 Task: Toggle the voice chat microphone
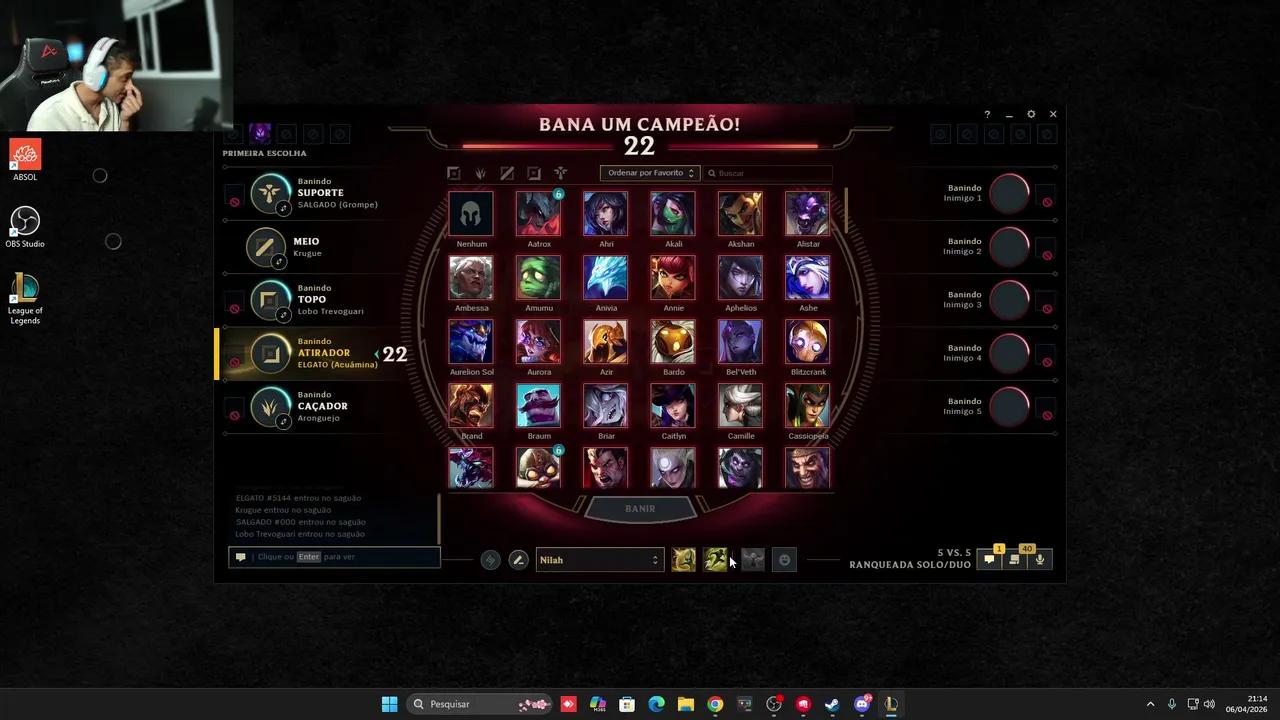[1039, 559]
